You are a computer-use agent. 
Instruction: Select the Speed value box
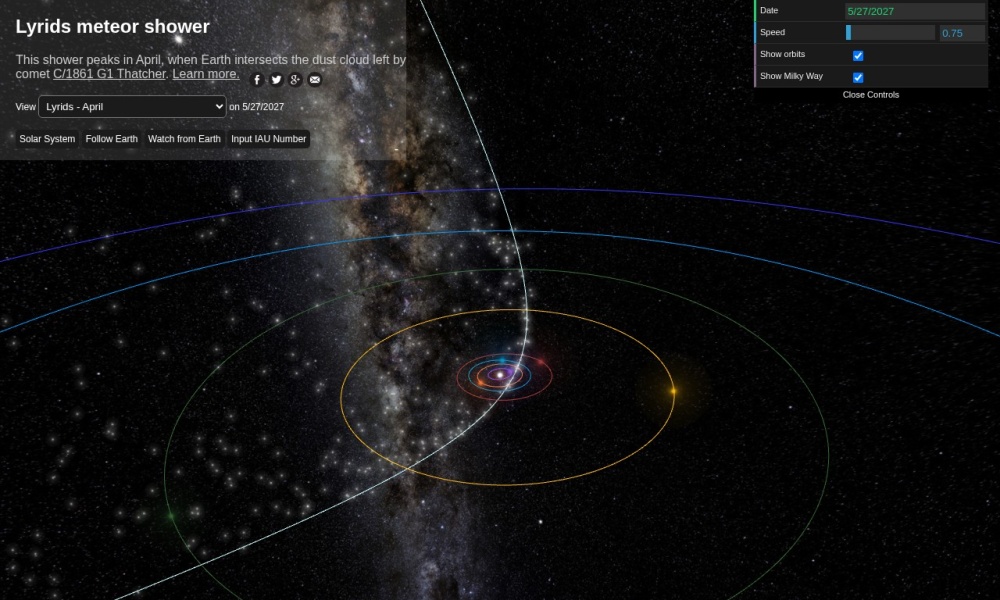(x=962, y=33)
